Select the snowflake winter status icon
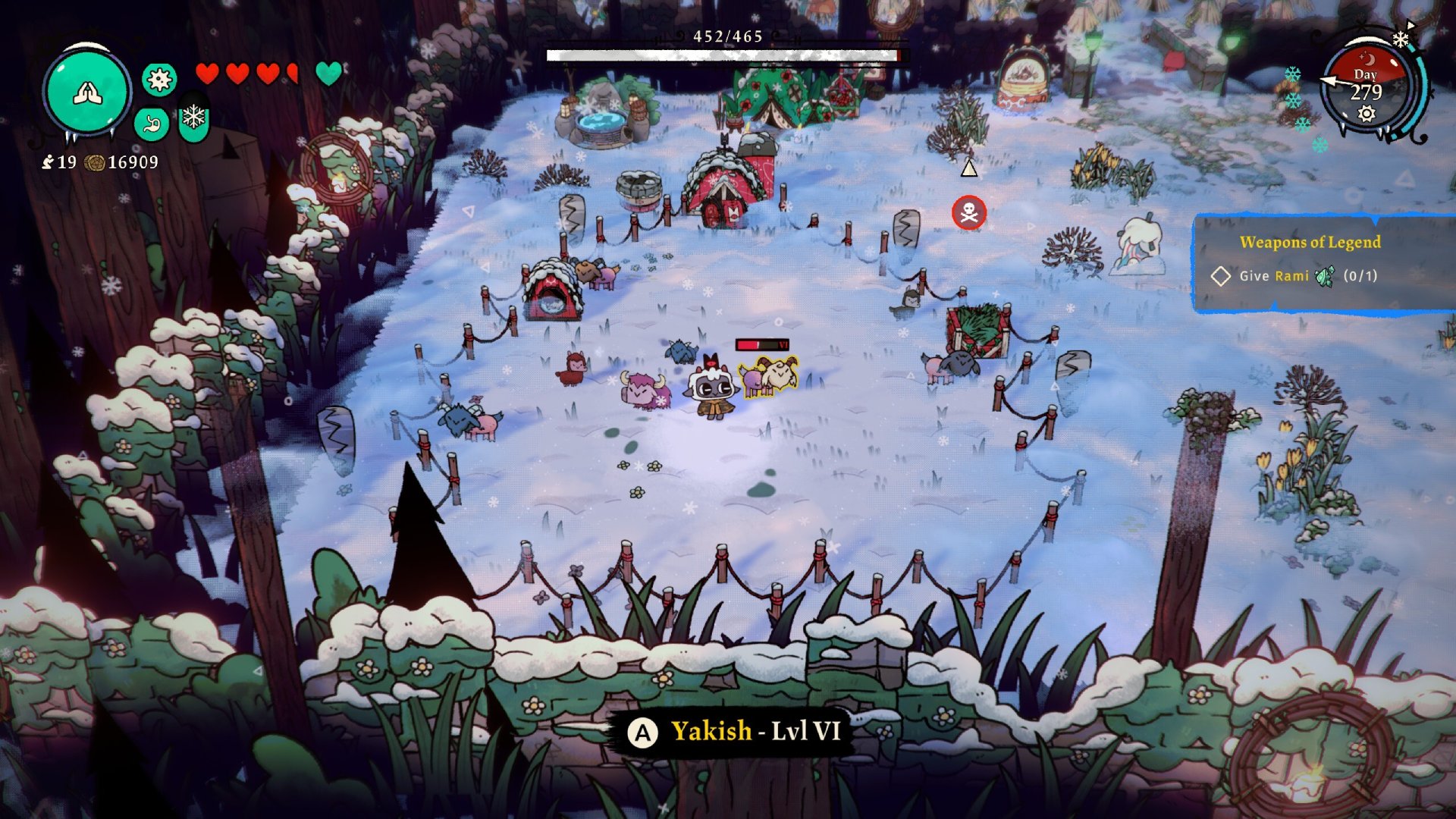The image size is (1456, 819). [x=194, y=118]
